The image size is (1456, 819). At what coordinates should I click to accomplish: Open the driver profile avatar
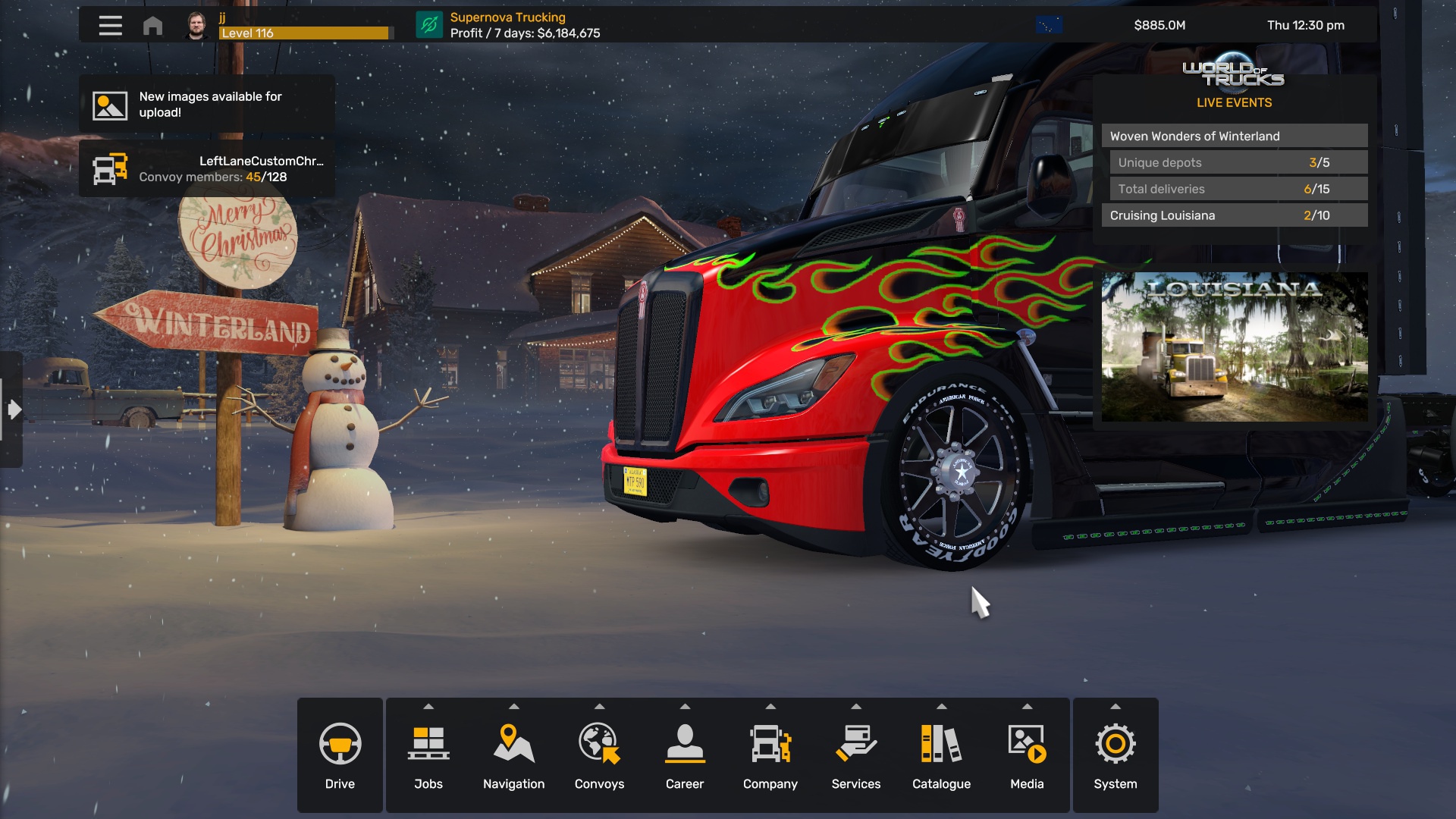coord(196,26)
